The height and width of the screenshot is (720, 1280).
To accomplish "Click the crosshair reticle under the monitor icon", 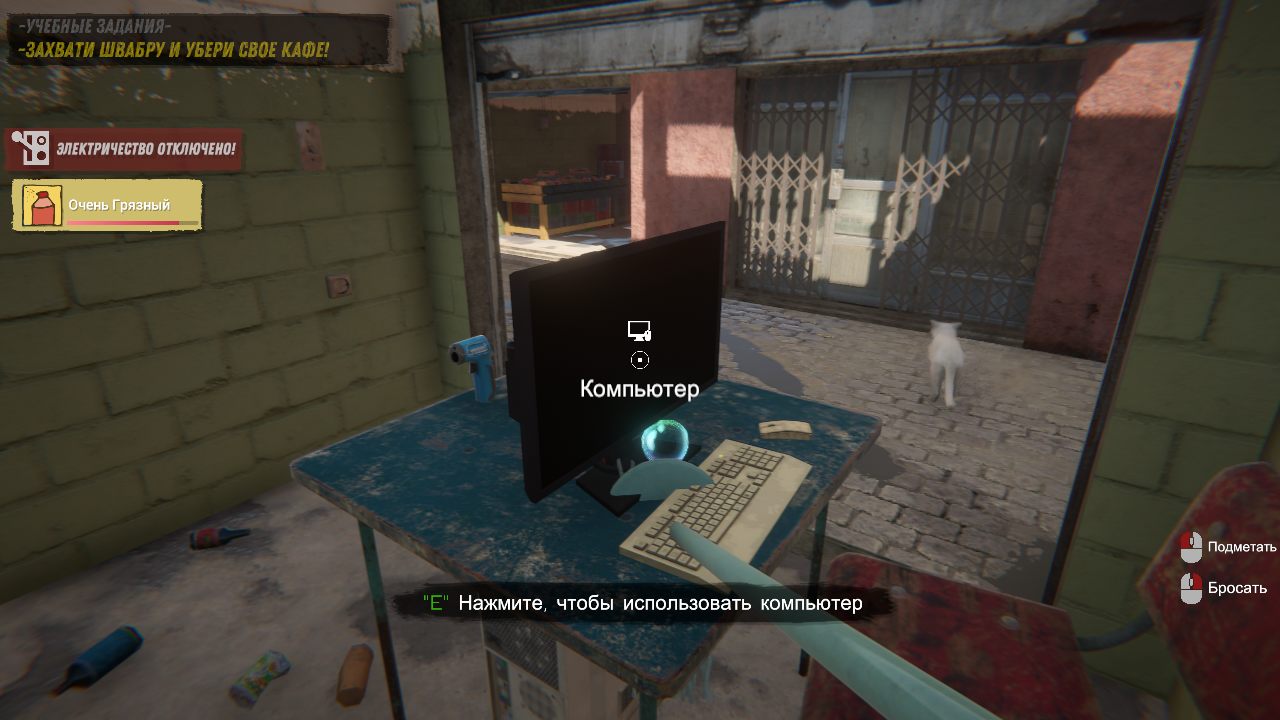I will (641, 359).
